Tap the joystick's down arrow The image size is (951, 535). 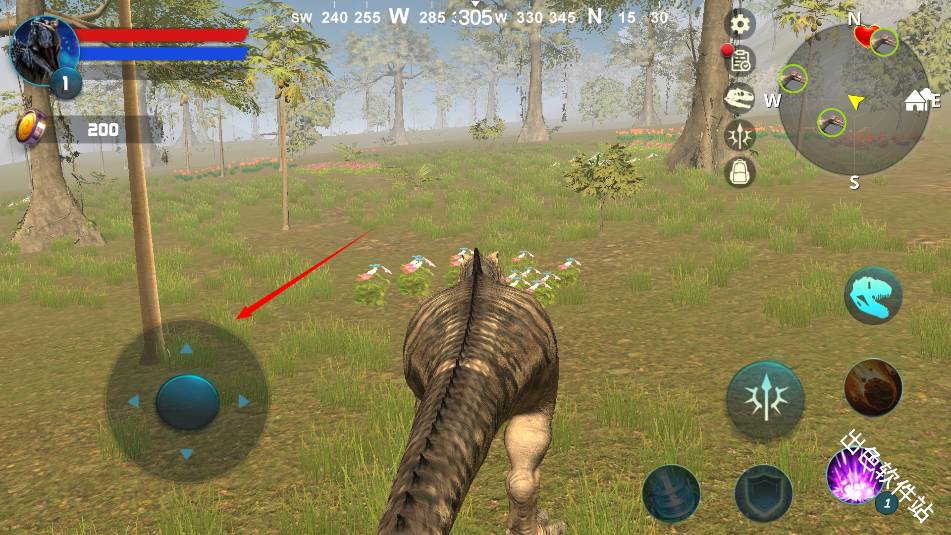click(186, 455)
